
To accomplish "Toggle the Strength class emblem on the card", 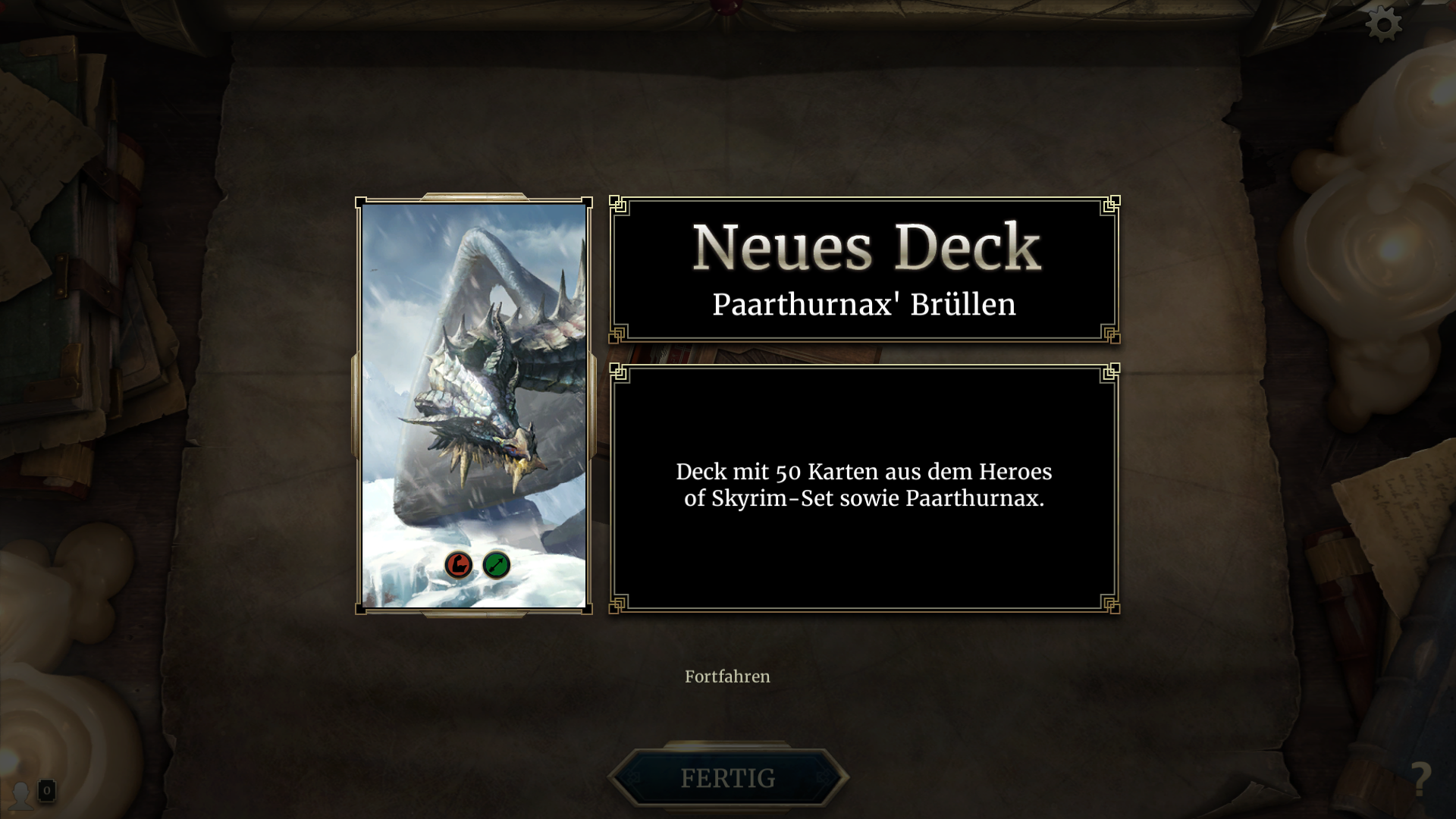I will coord(459,565).
